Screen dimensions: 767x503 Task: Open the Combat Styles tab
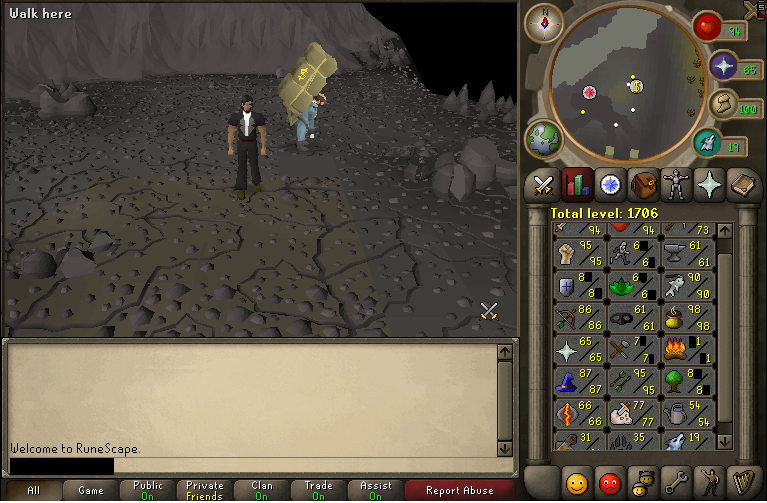[x=543, y=185]
